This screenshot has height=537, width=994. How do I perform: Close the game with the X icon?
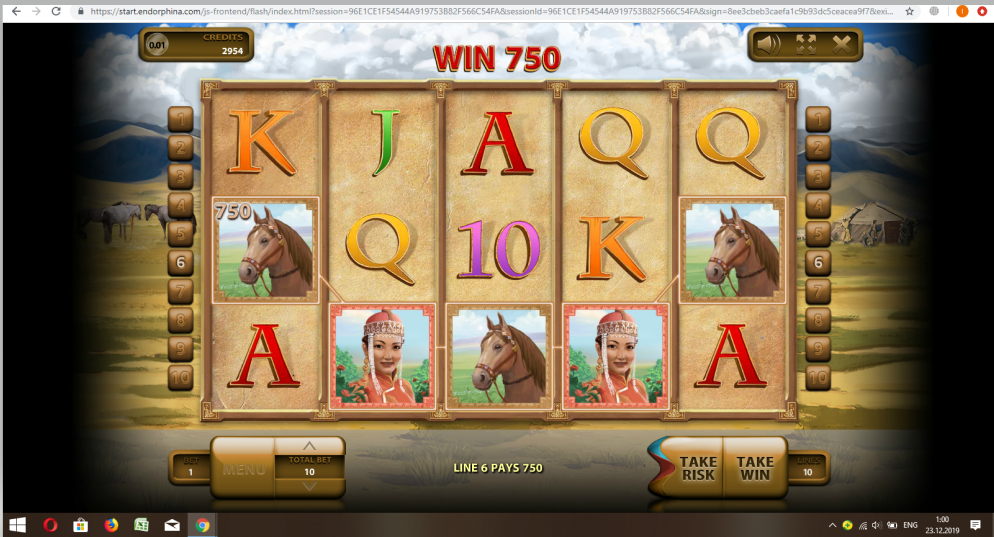[x=842, y=44]
